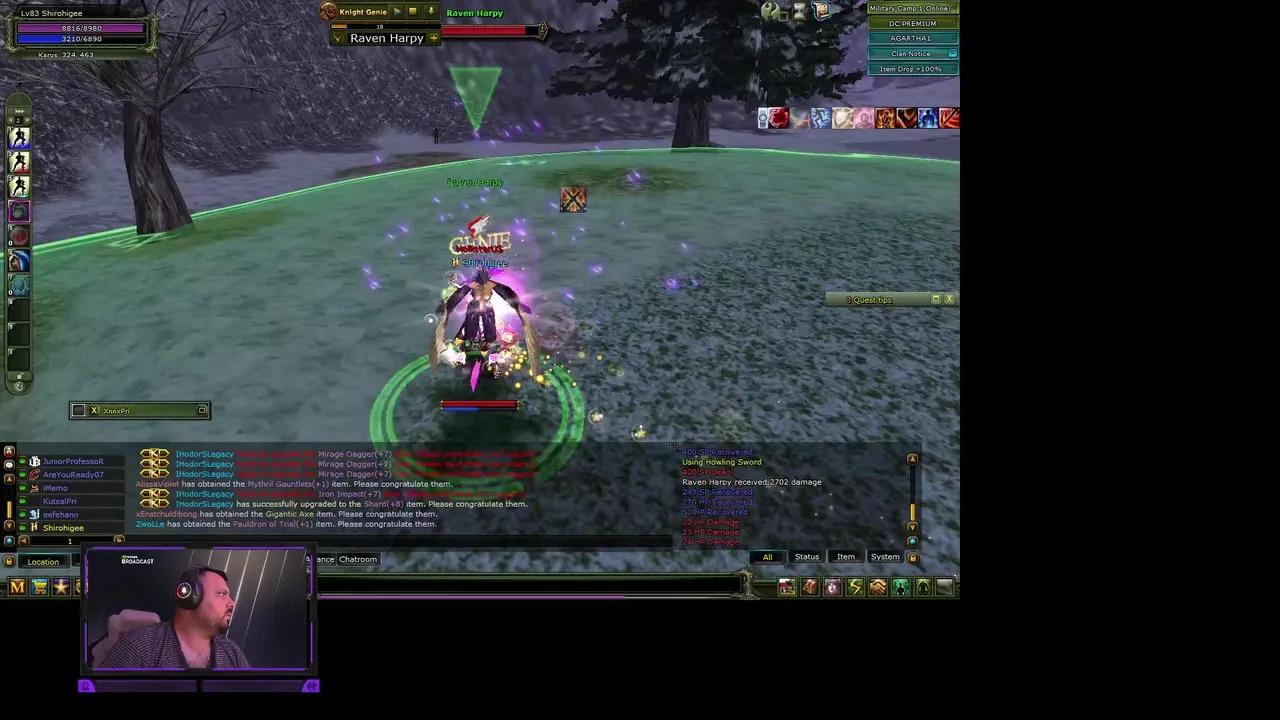Image resolution: width=1280 pixels, height=720 pixels.
Task: Switch skill bar page with the right arrow
Action: pos(28,119)
